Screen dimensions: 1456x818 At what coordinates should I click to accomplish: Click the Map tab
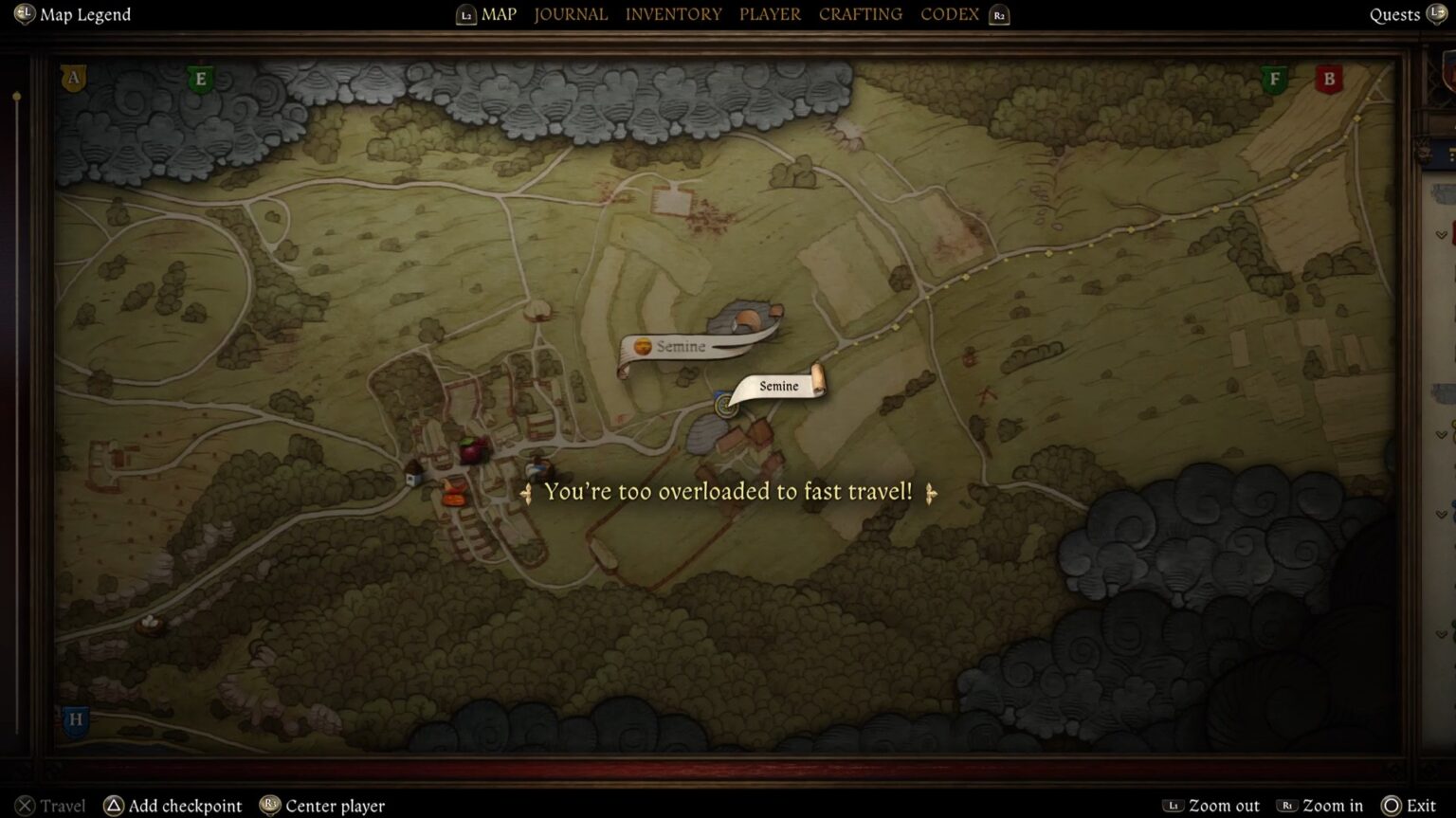(x=498, y=14)
